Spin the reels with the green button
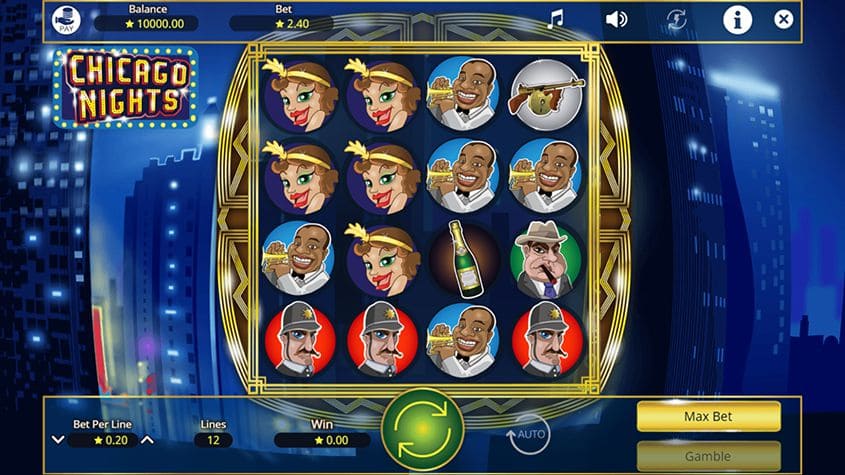 point(422,428)
